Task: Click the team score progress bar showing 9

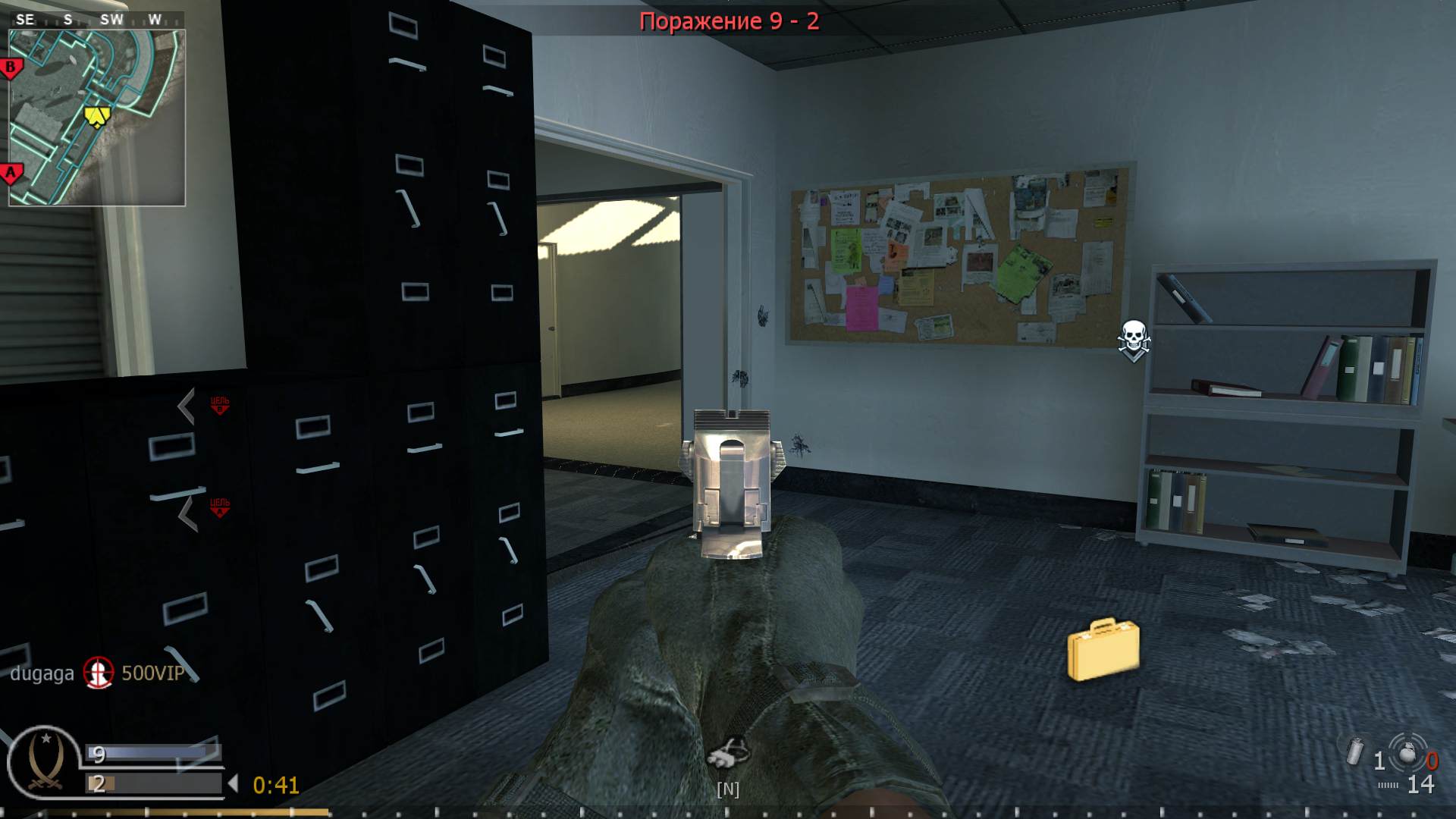Action: 152,754
